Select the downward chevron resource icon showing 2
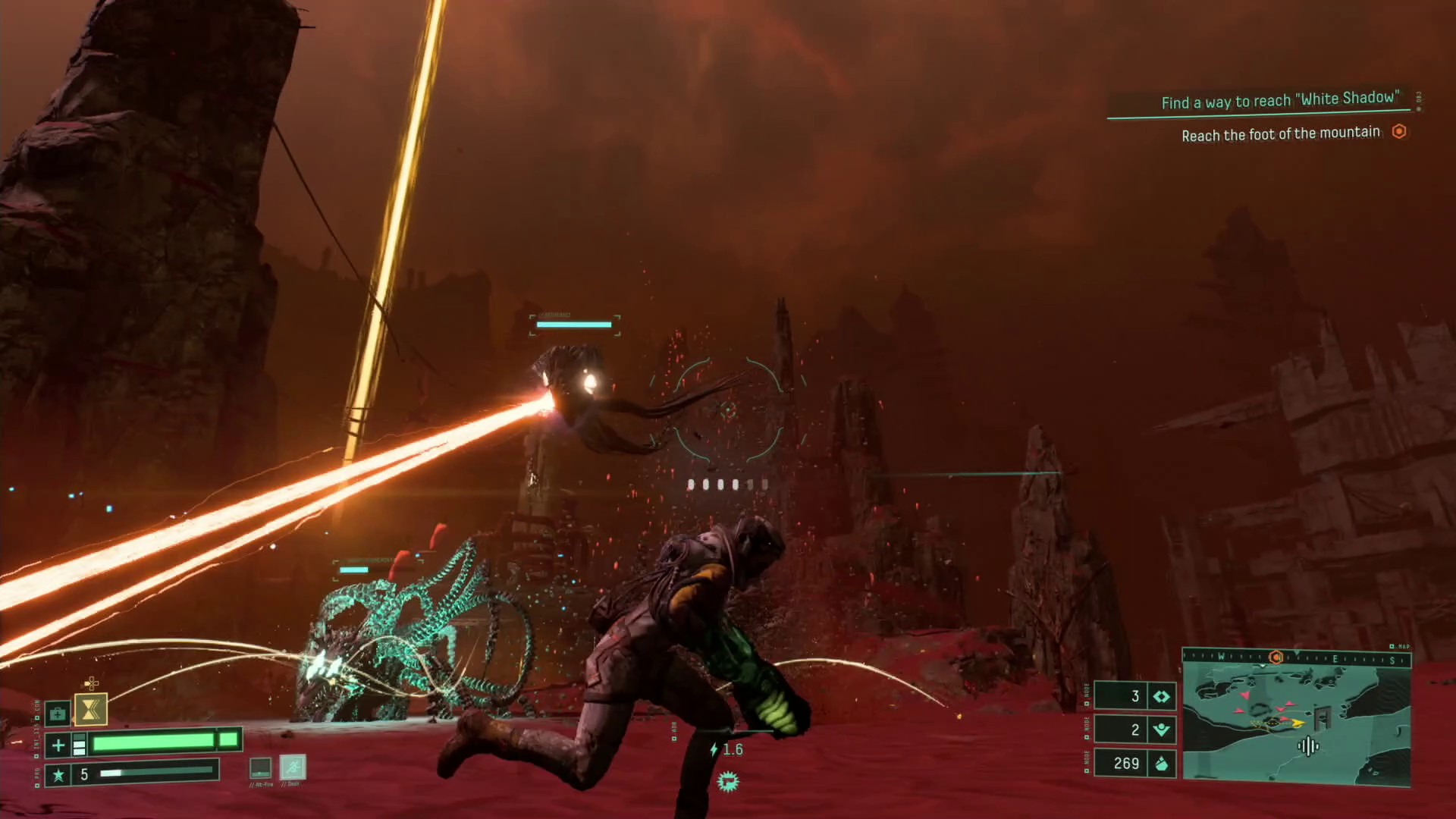Screen dimensions: 1456x819 [1161, 730]
